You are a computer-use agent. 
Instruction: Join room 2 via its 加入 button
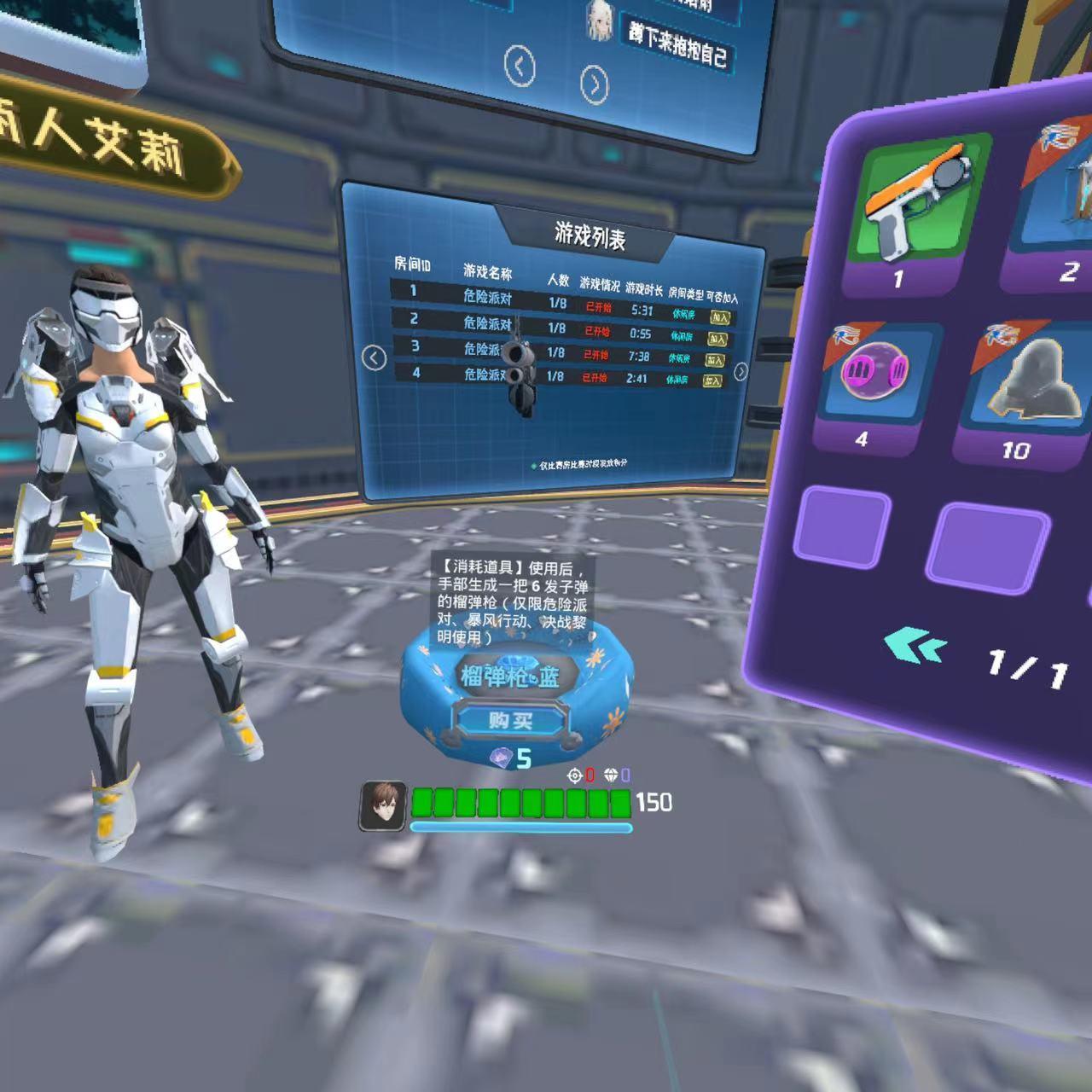coord(717,339)
